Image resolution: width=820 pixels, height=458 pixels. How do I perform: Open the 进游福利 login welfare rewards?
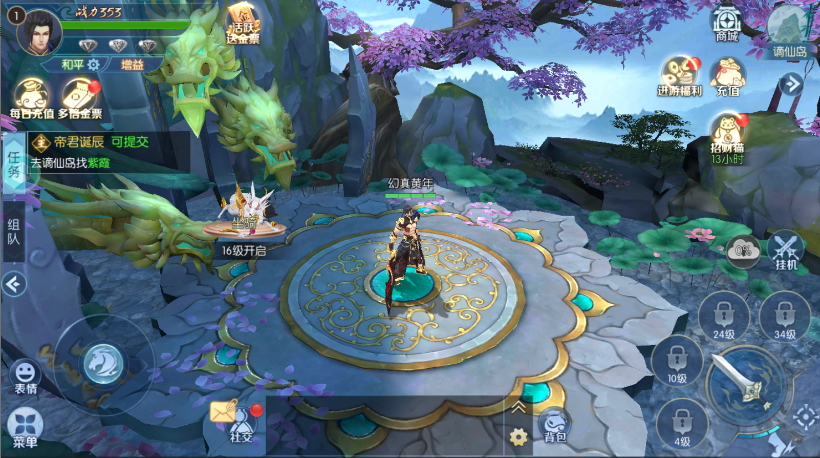[680, 77]
